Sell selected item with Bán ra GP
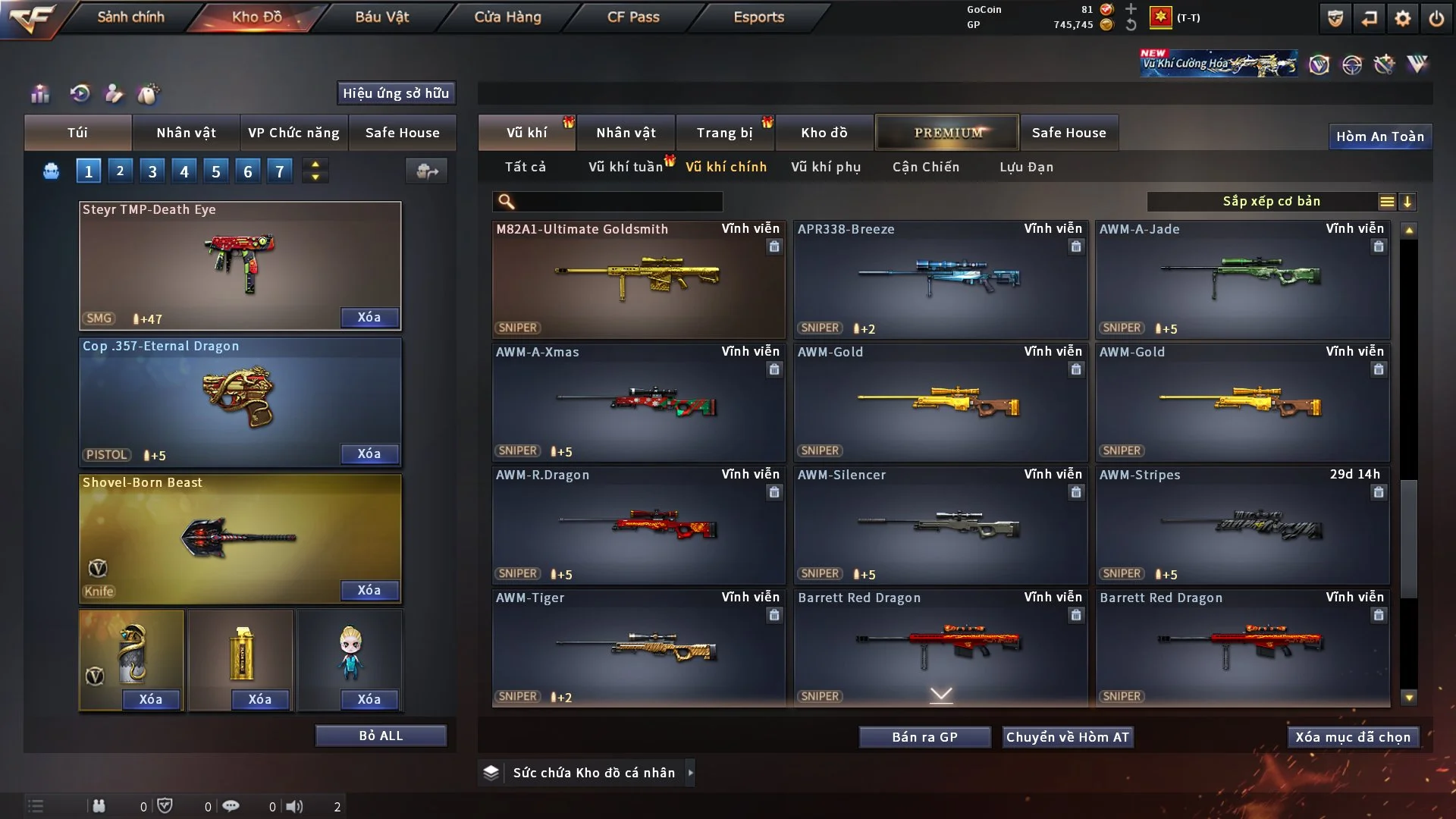Image resolution: width=1456 pixels, height=819 pixels. [924, 737]
